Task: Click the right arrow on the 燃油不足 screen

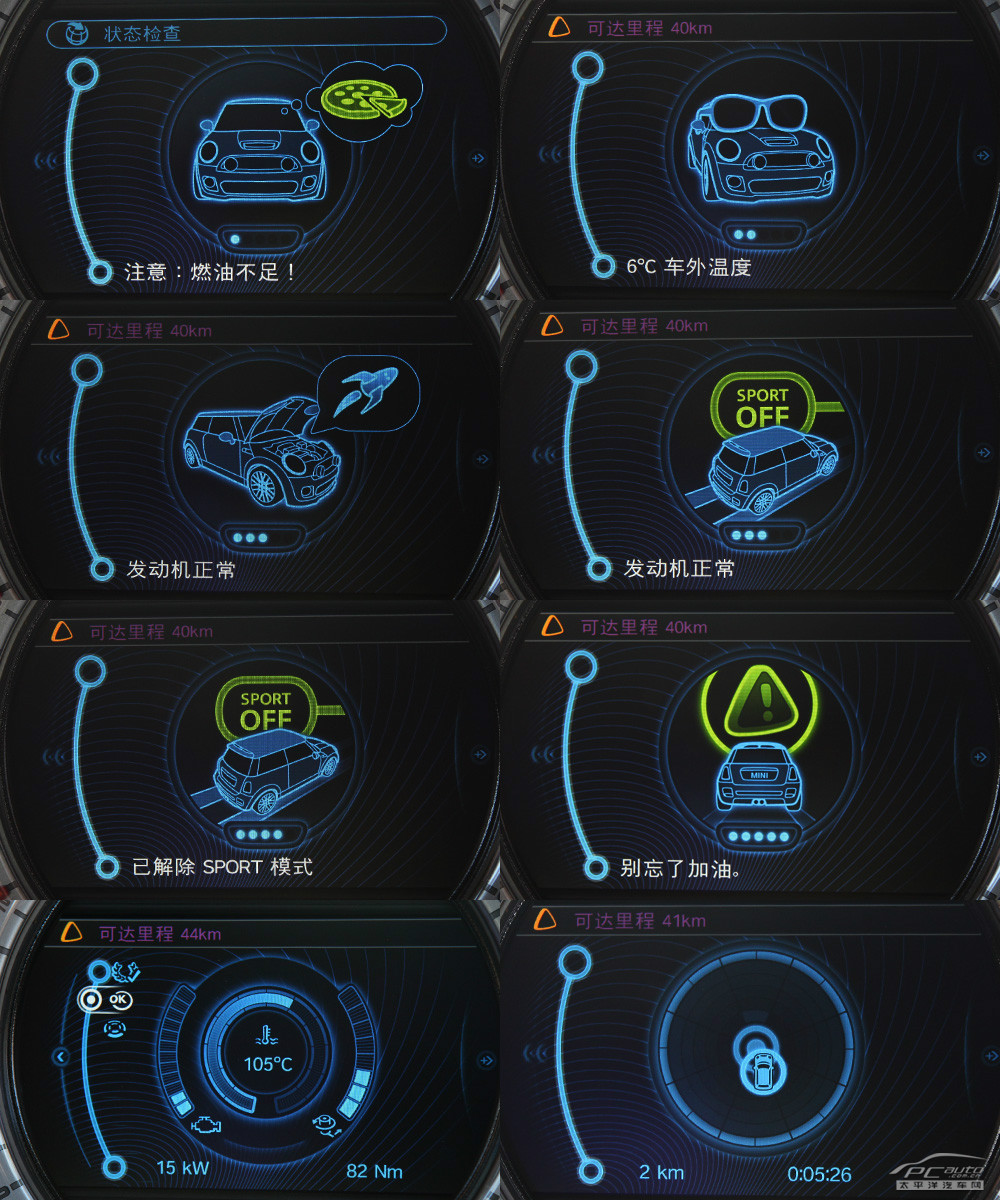Action: 478,158
